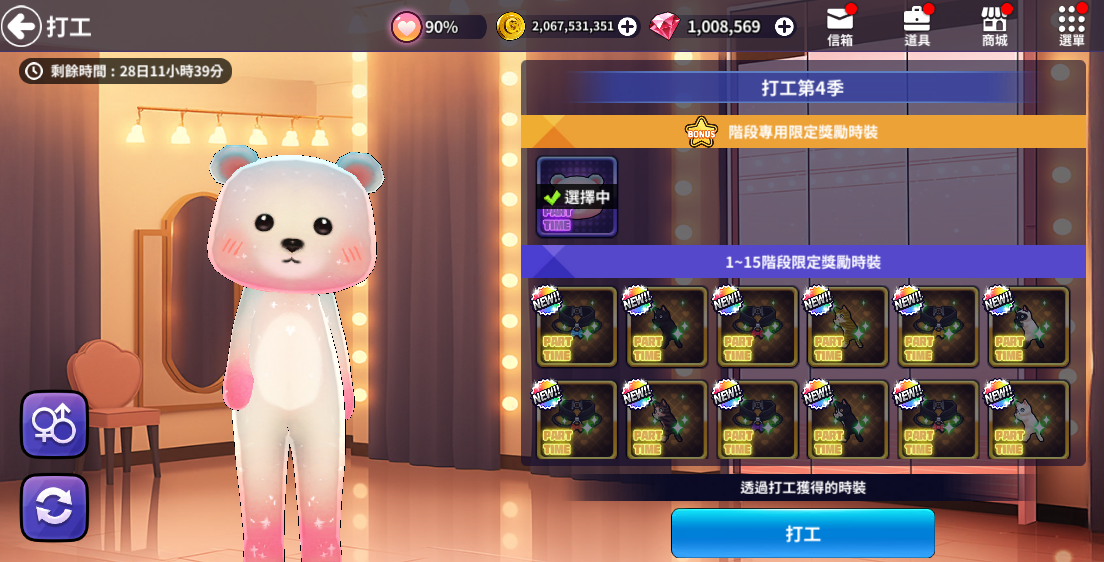Image resolution: width=1104 pixels, height=562 pixels.
Task: Click the pink heart 90% icon
Action: [407, 27]
